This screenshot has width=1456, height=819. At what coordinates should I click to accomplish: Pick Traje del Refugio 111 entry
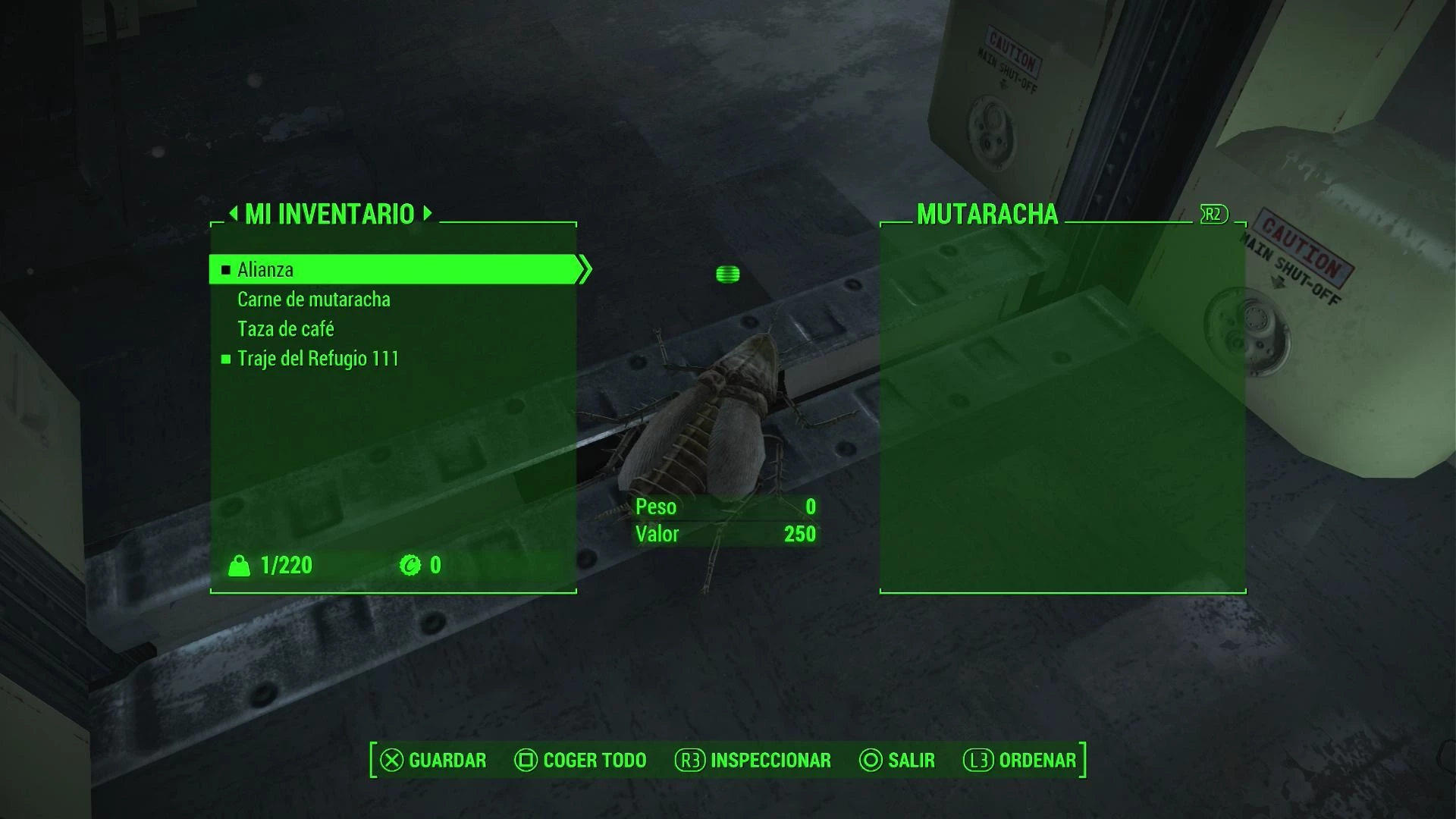[x=318, y=359]
